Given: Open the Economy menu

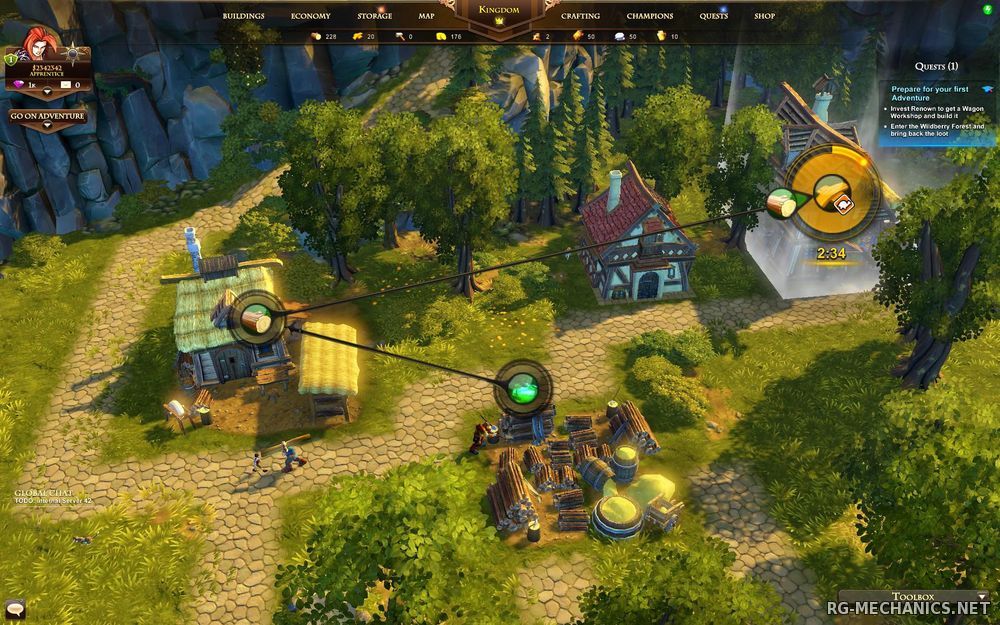Looking at the screenshot, I should click(311, 16).
